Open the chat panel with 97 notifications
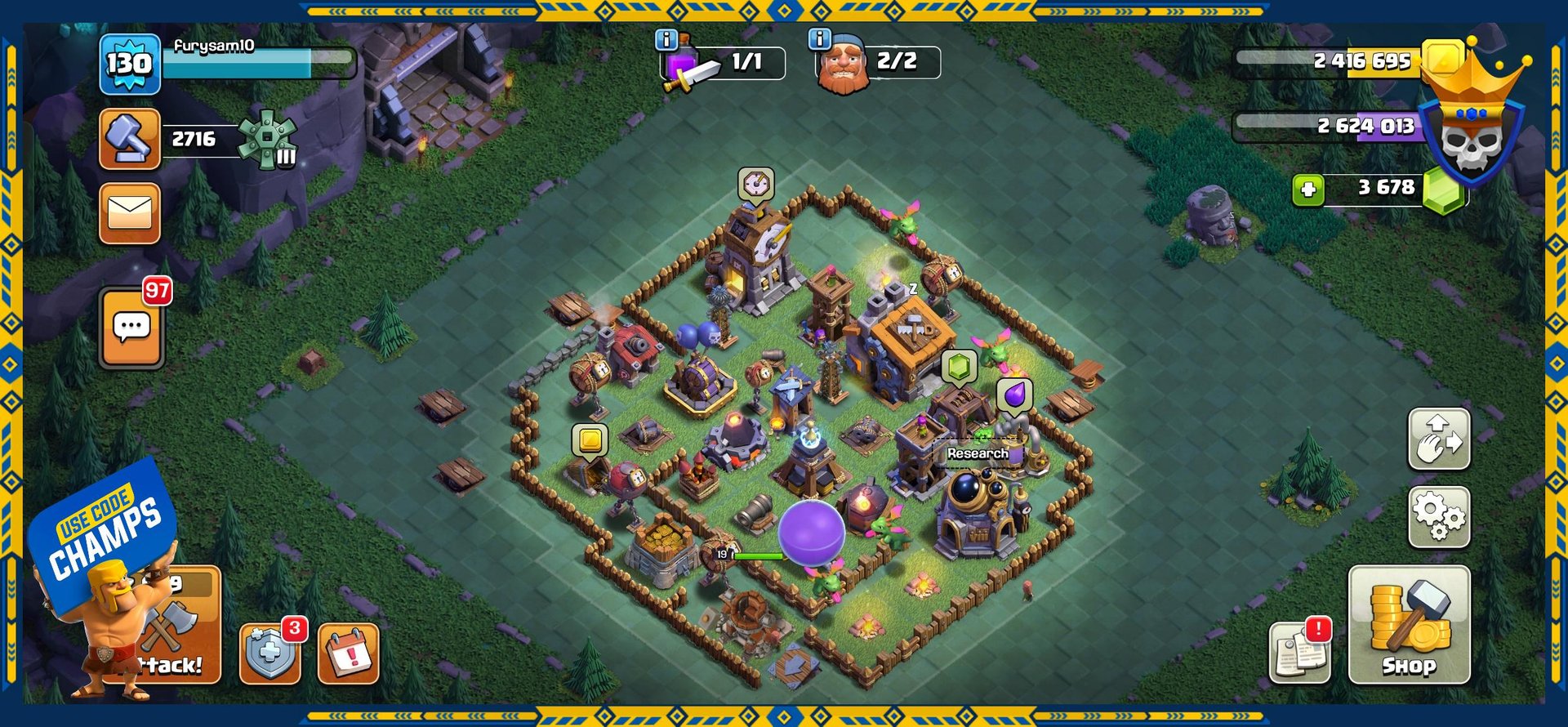 tap(131, 328)
